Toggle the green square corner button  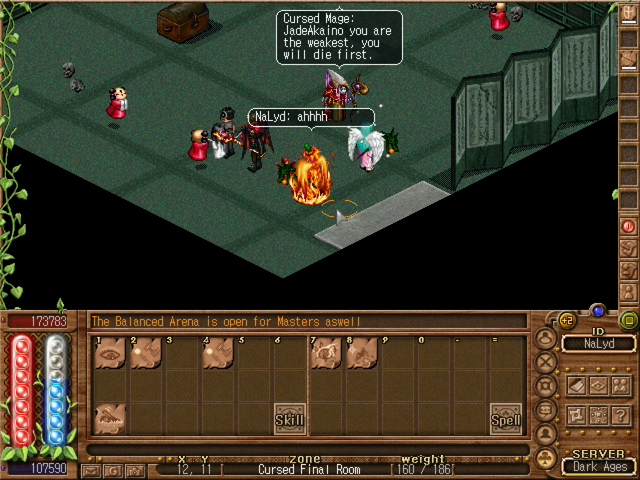click(x=628, y=321)
